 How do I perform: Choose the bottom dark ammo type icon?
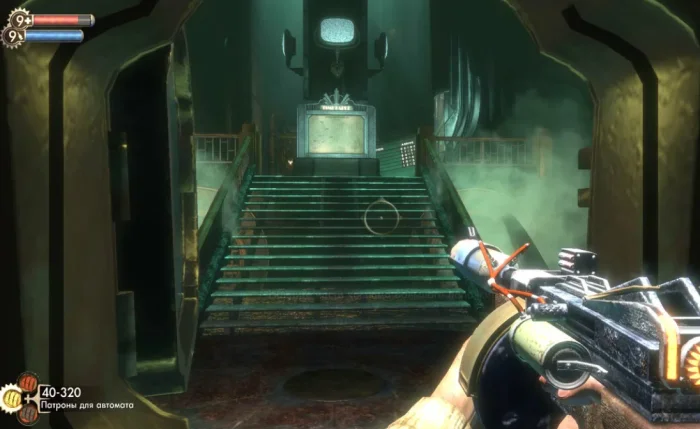28,414
